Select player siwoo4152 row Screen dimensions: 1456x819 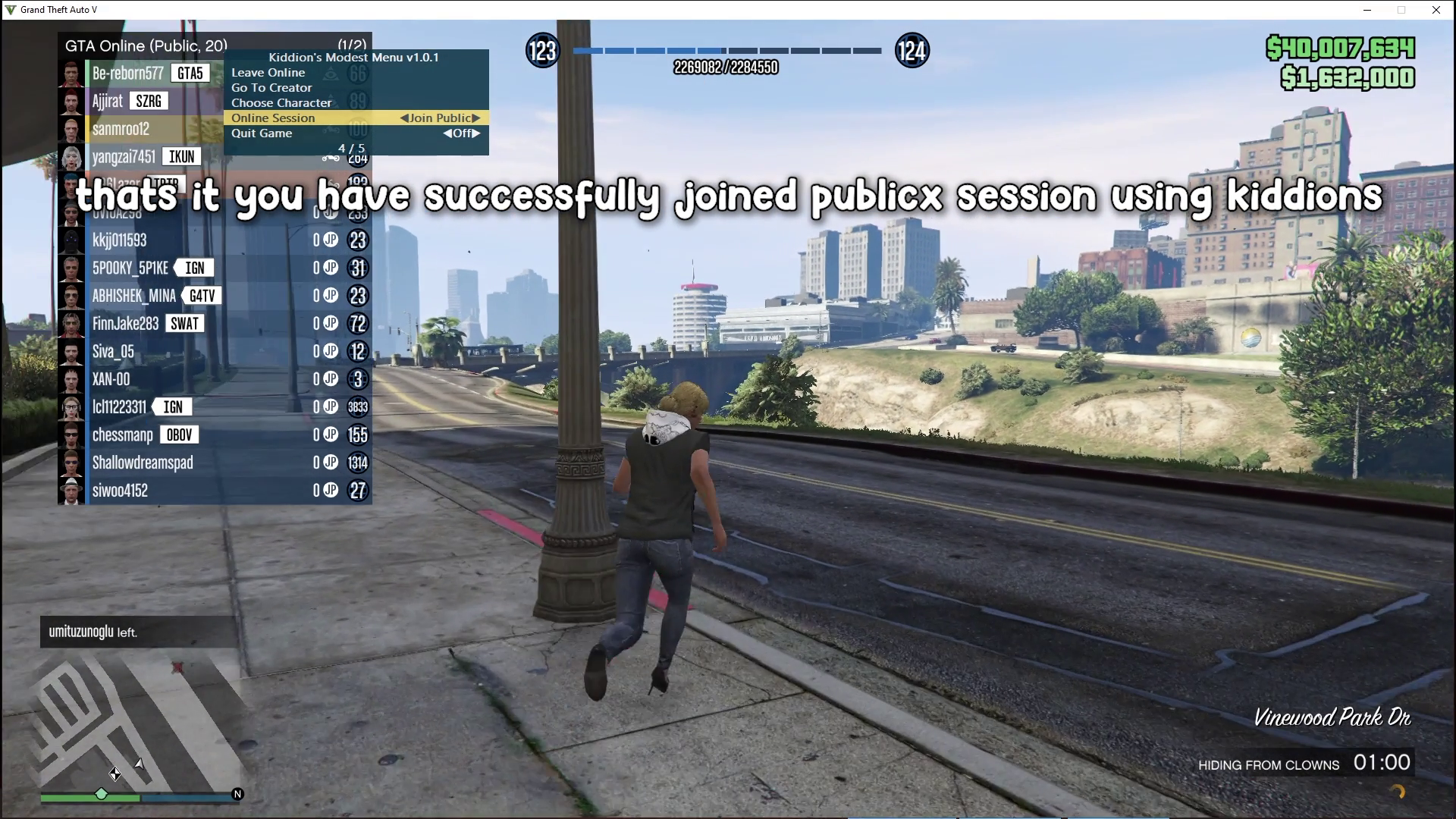pyautogui.click(x=120, y=491)
